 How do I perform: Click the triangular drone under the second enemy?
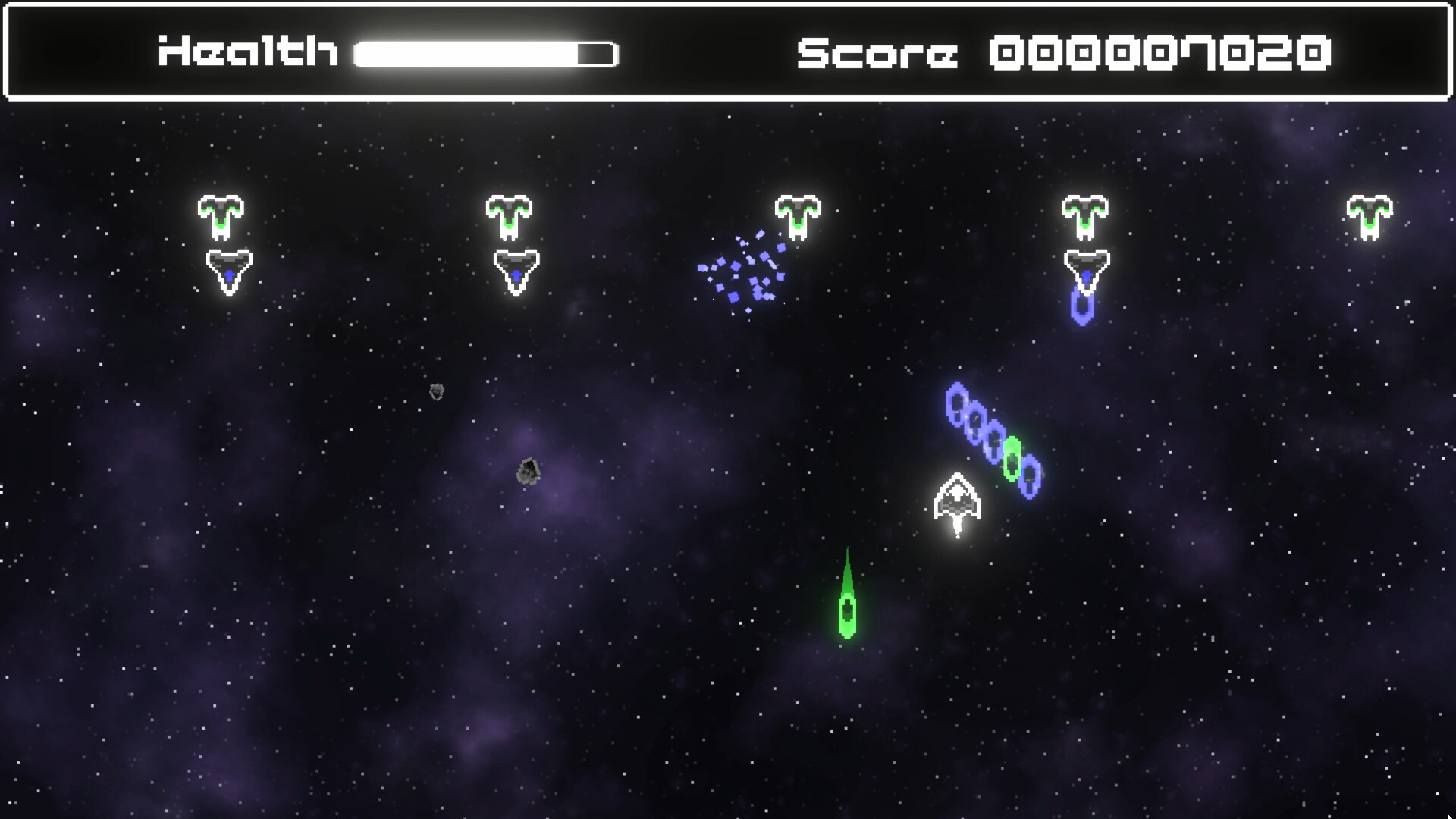click(x=516, y=271)
